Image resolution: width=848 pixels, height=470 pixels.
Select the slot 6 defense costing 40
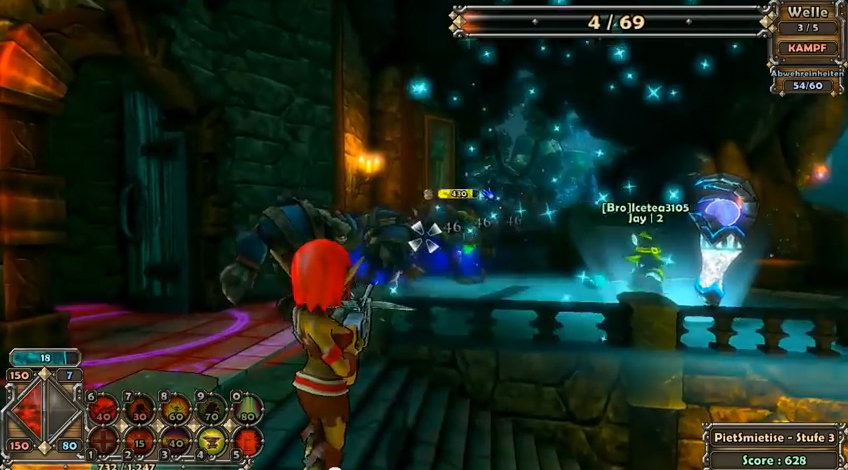(x=103, y=408)
